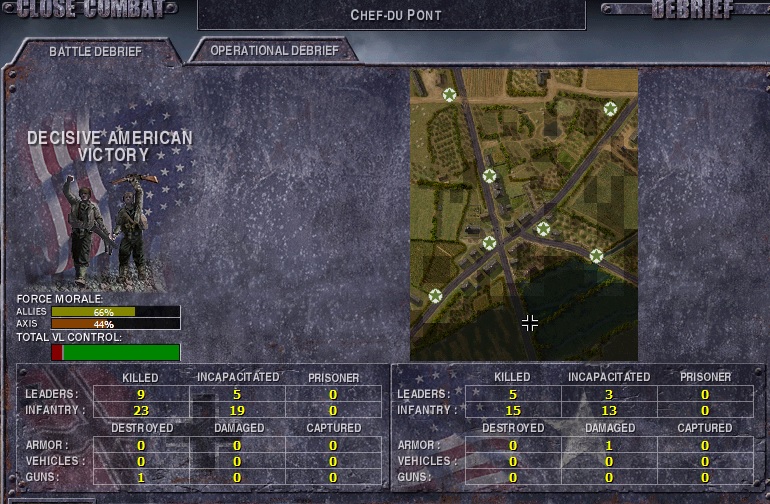Select the Battle Debrief tab
Viewport: 770px width, 504px height.
95,51
